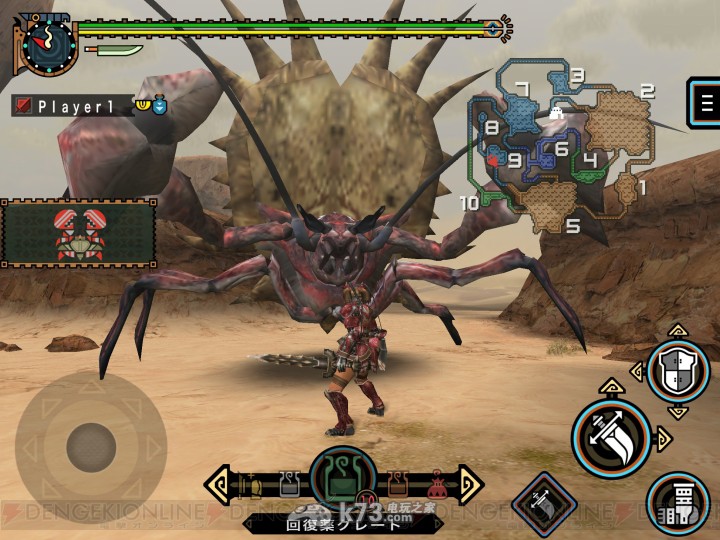Activate the shield guard button

678,372
